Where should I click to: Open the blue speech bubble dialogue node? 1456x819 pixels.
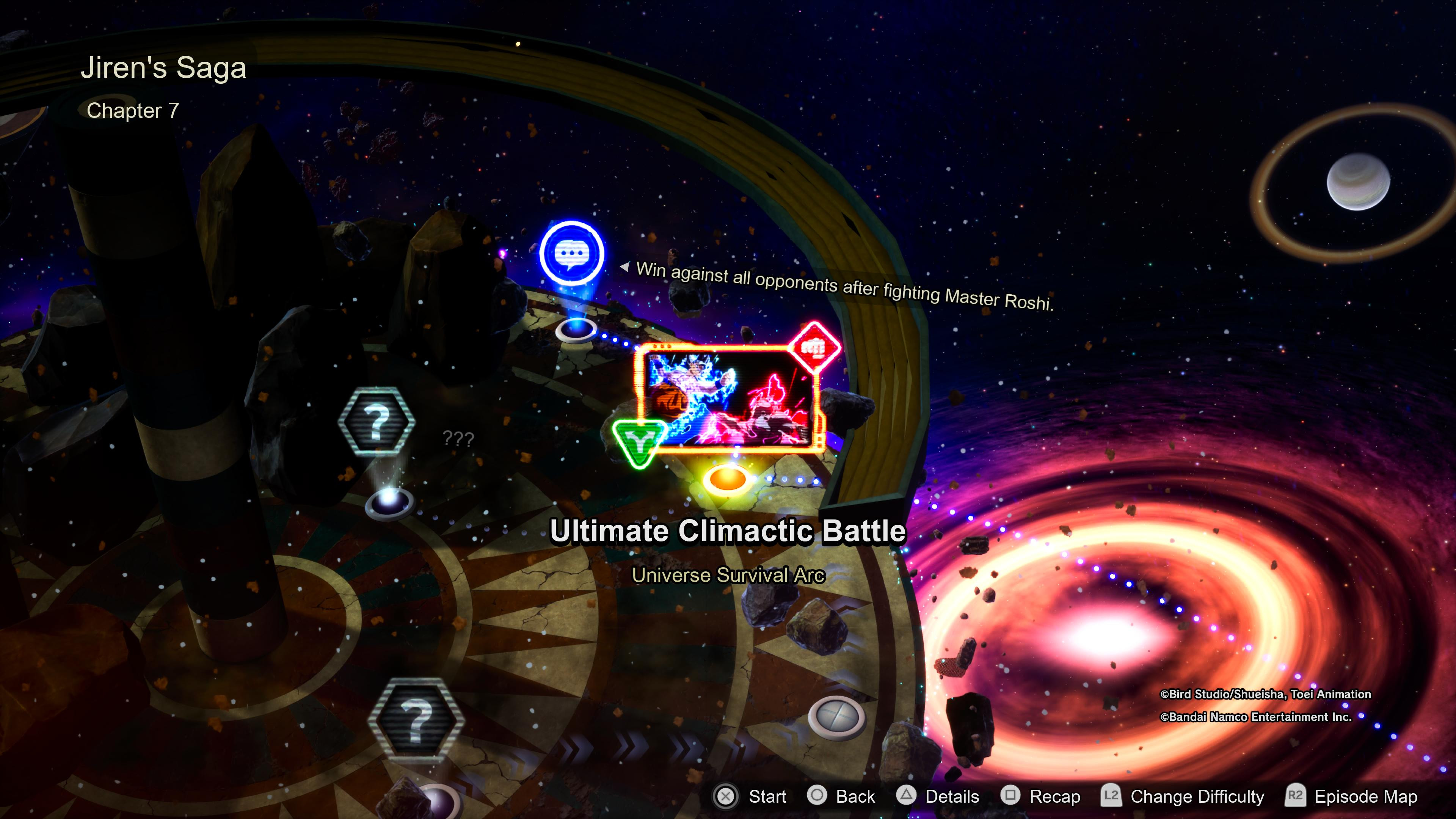click(571, 253)
